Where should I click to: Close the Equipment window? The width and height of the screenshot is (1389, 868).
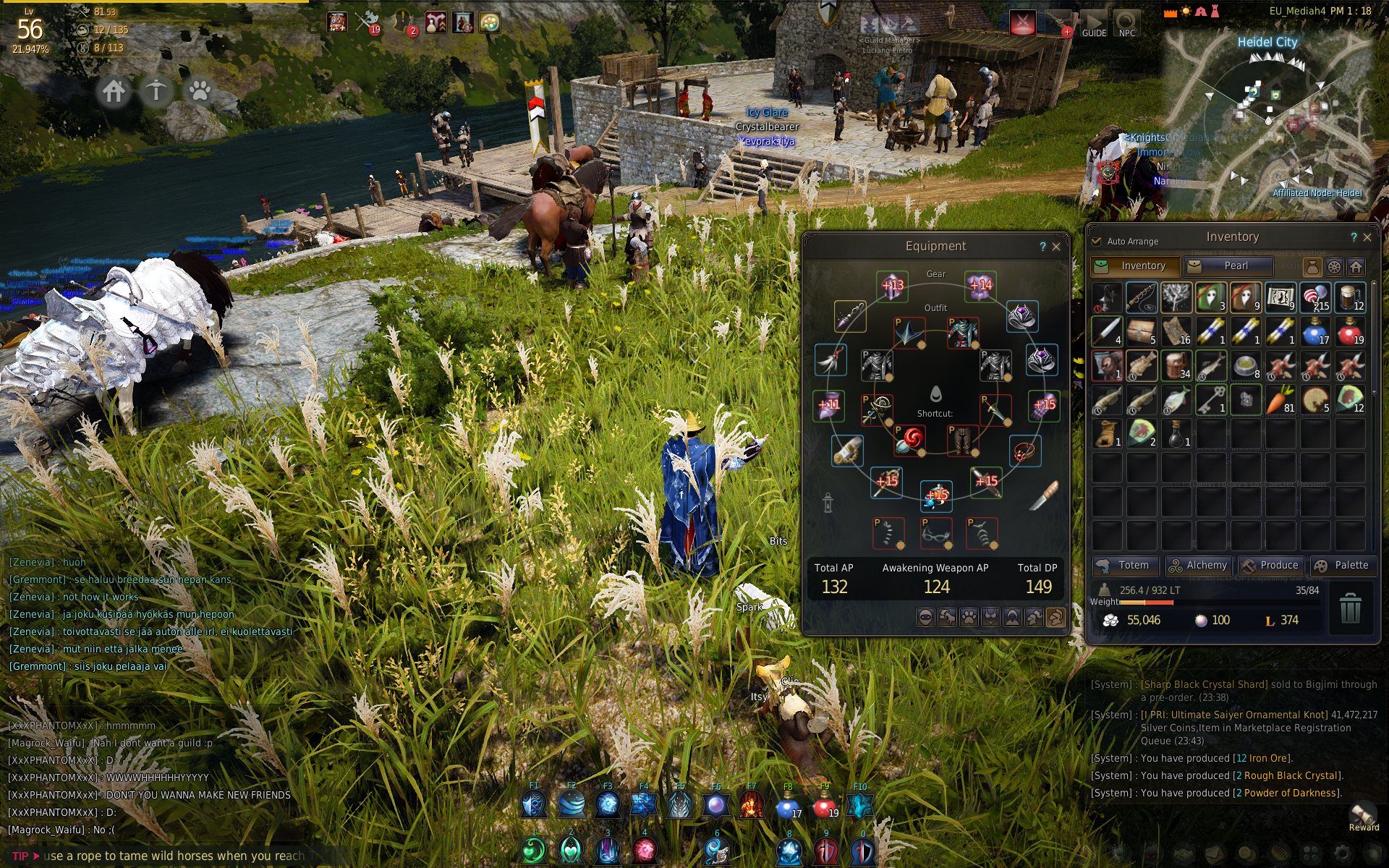(1056, 247)
